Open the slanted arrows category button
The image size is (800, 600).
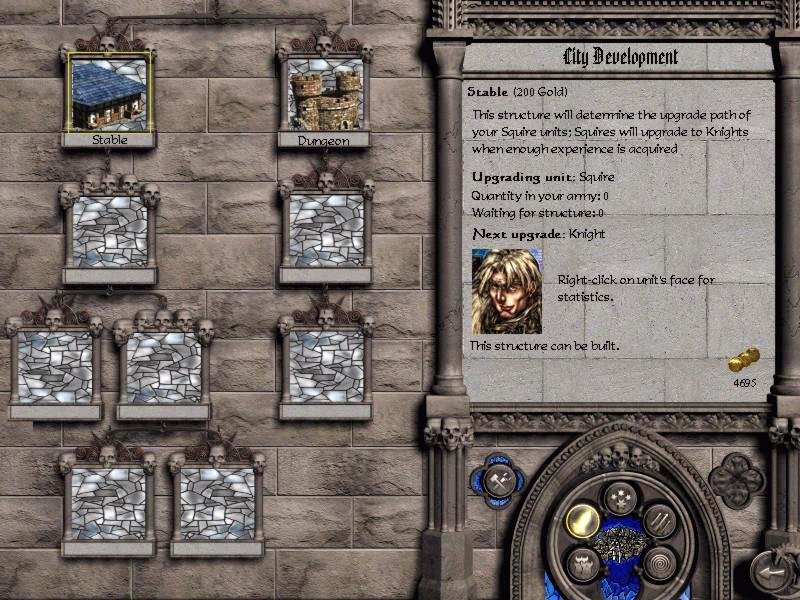click(x=659, y=520)
